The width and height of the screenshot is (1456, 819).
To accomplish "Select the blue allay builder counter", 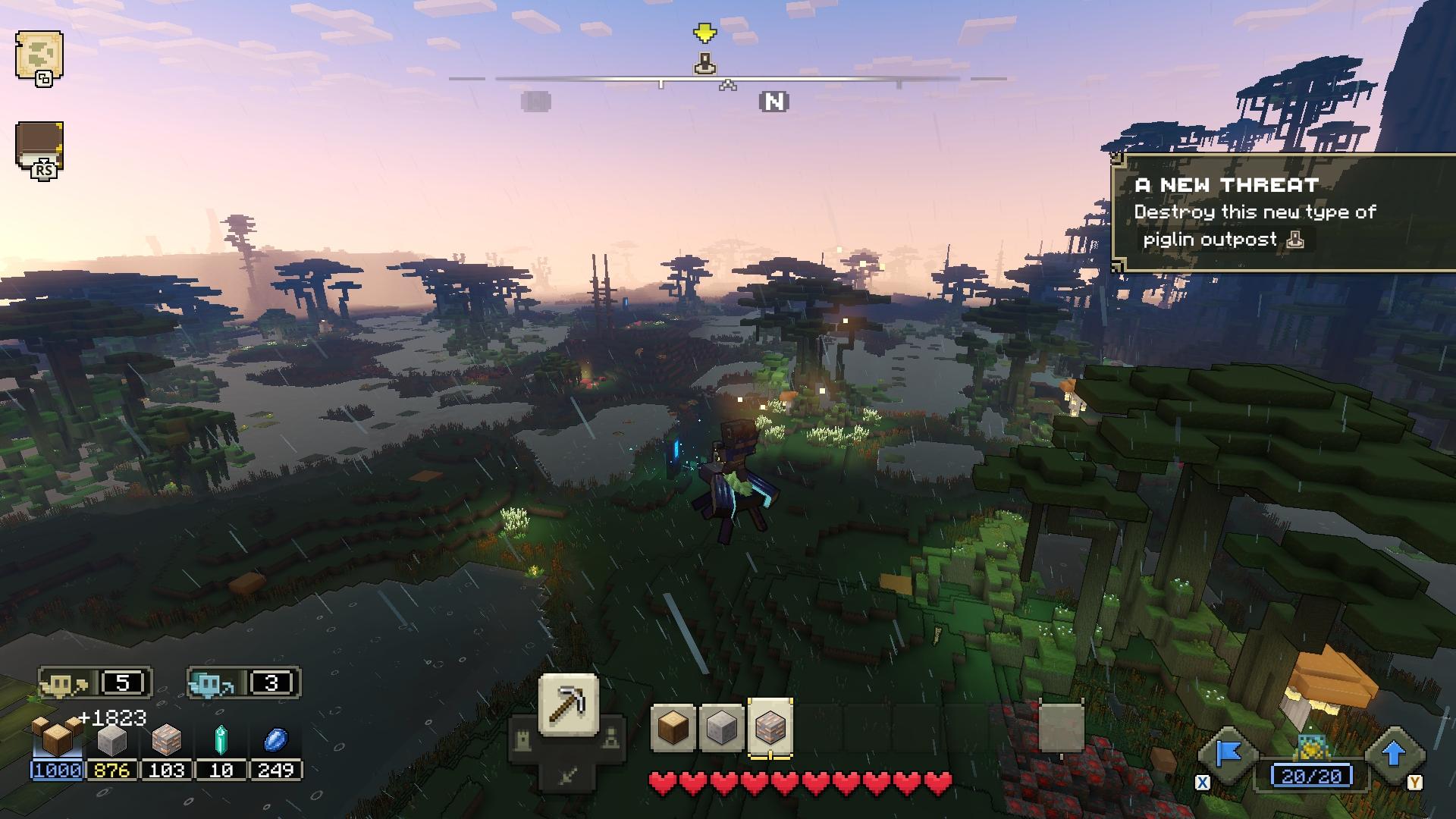I will (243, 683).
